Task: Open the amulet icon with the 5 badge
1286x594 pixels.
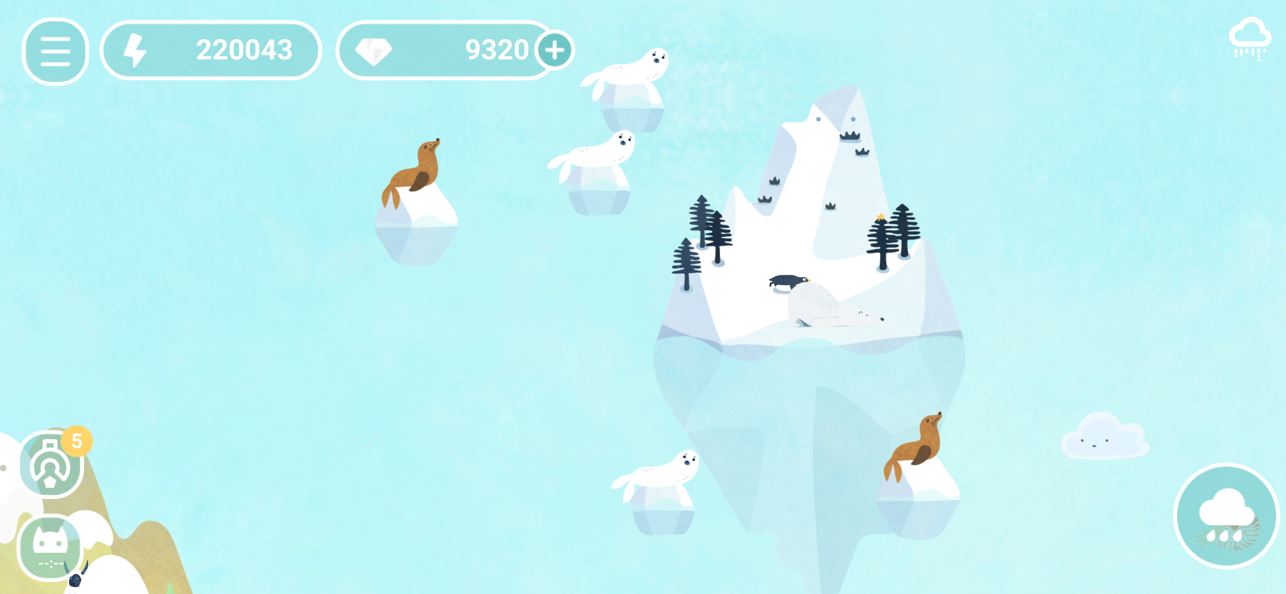Action: [50, 465]
